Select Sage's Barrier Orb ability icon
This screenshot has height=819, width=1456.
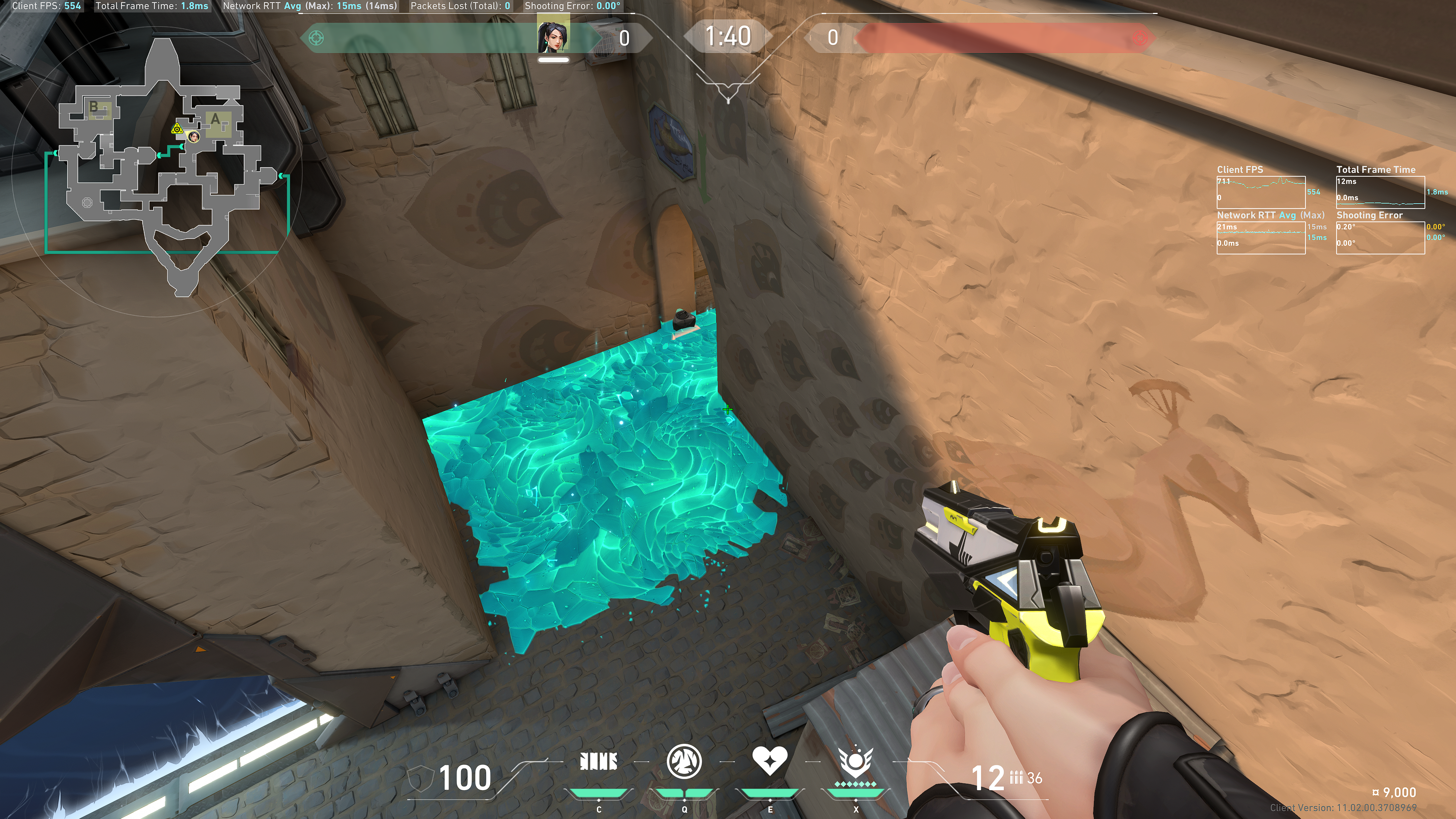pyautogui.click(x=599, y=762)
